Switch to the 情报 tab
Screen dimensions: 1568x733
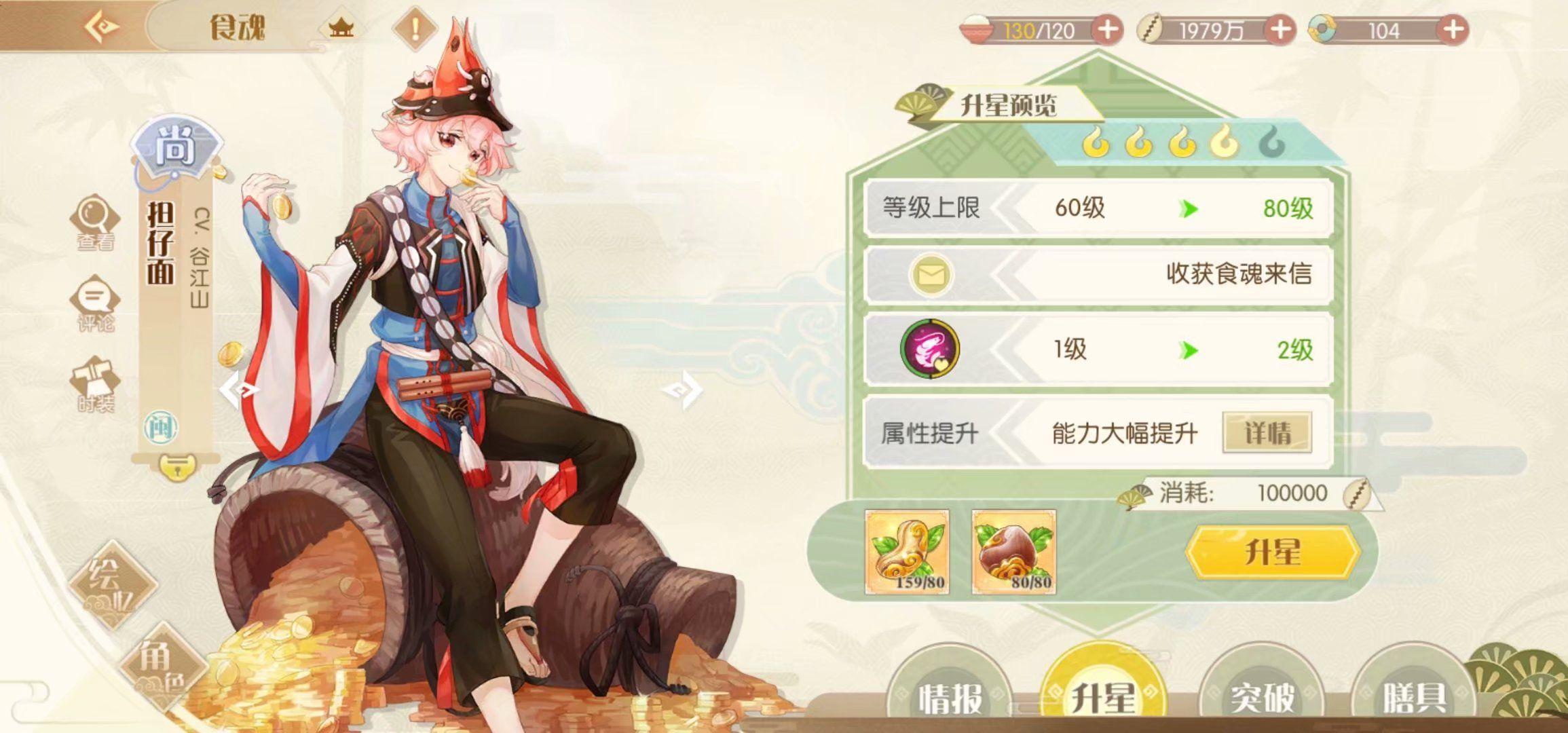tap(950, 696)
